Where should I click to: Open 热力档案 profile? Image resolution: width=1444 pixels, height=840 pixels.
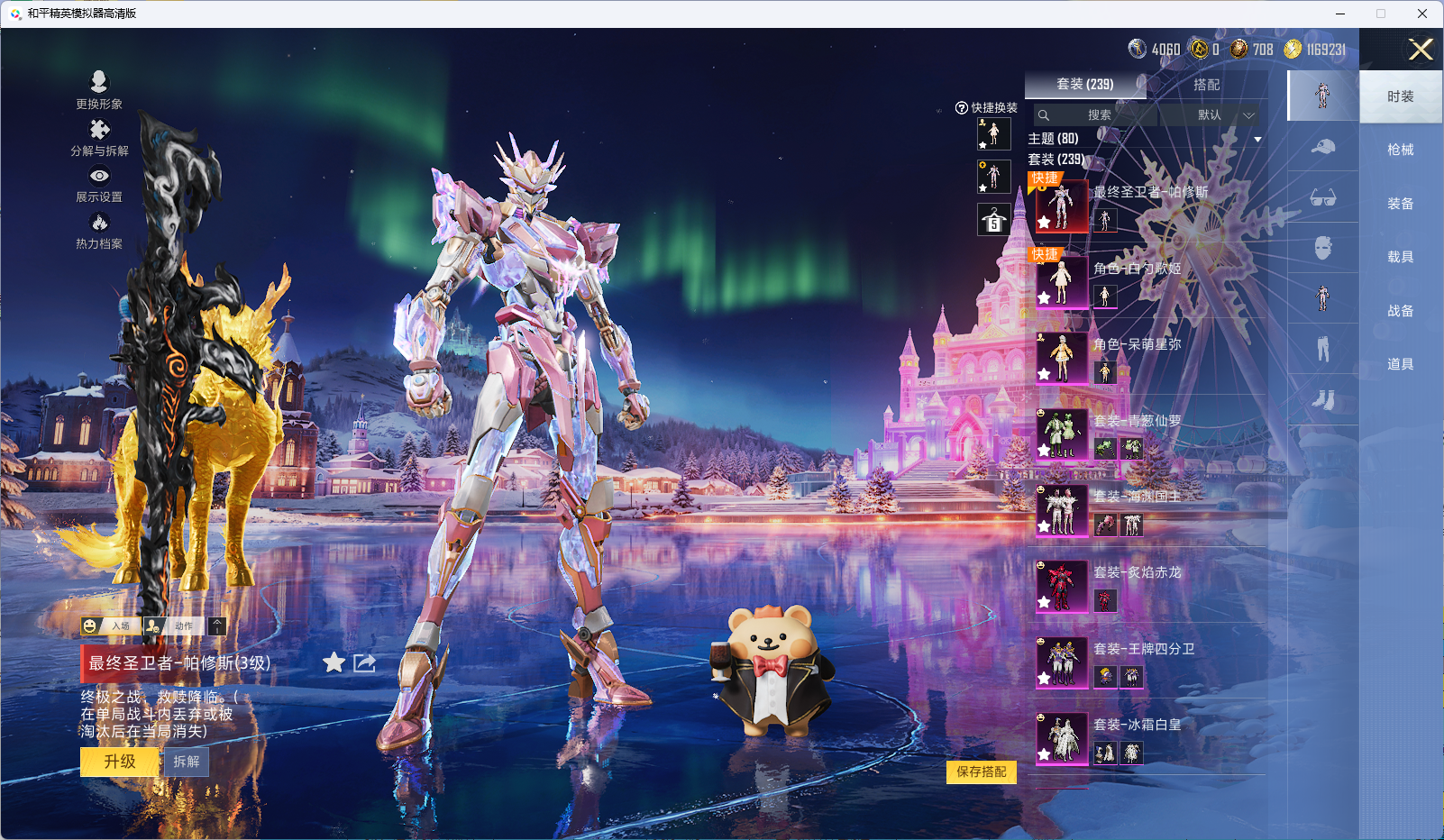click(x=99, y=231)
